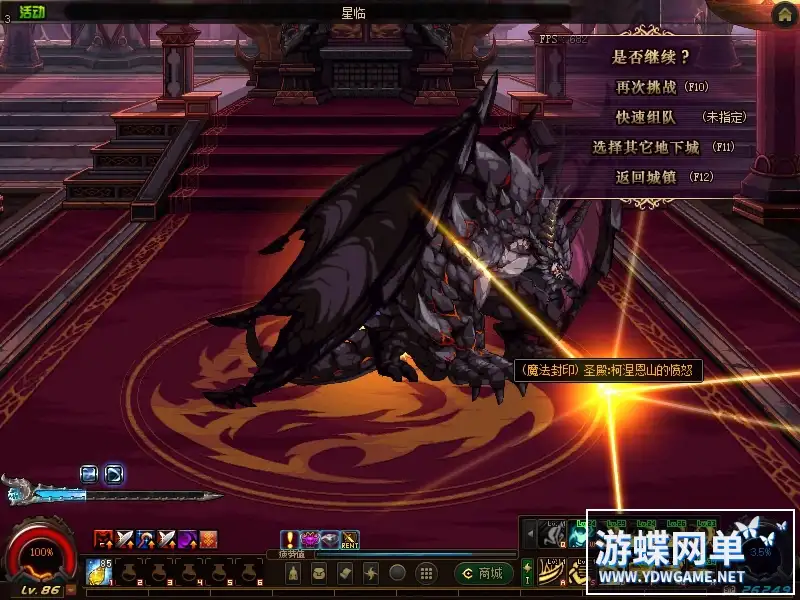Click the purple orb buff icon
The width and height of the screenshot is (800, 600).
187,540
